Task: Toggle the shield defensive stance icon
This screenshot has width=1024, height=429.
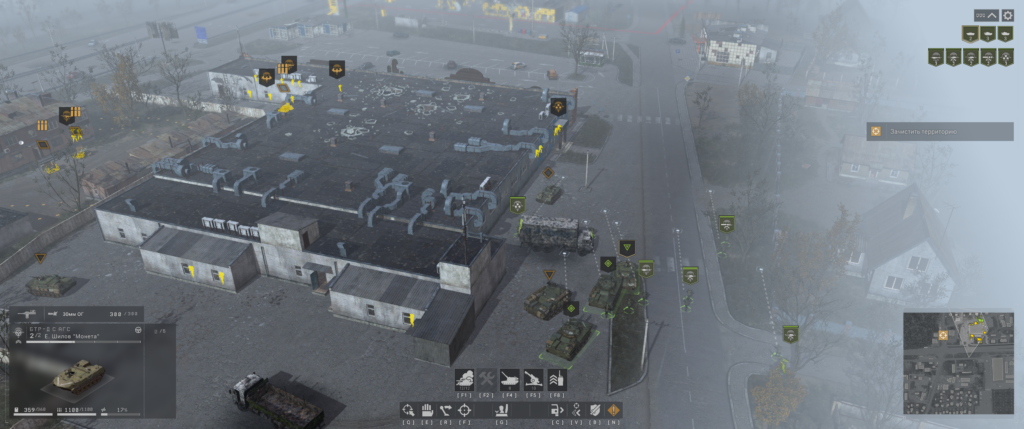Action: coord(595,409)
